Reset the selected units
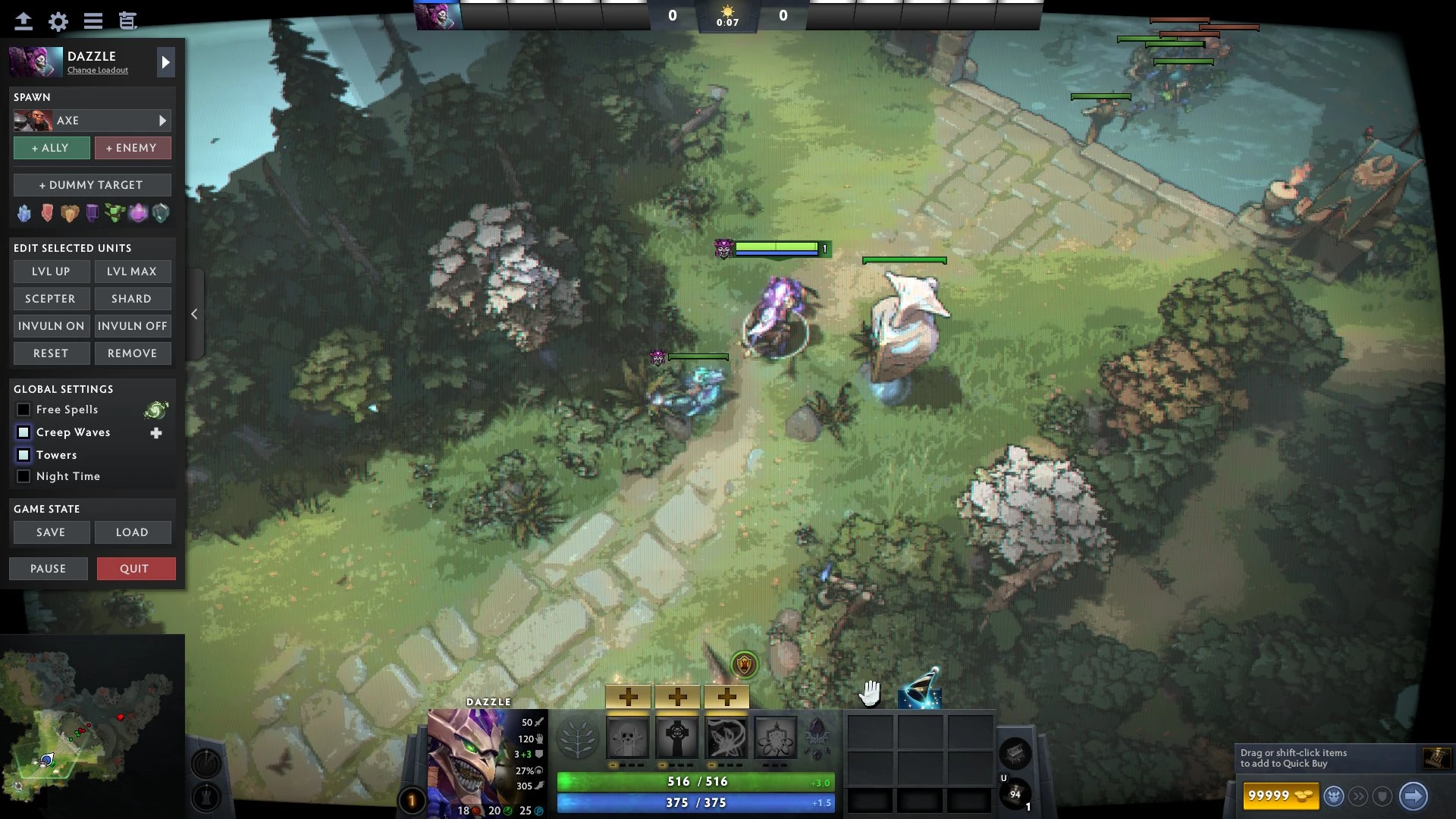This screenshot has width=1456, height=819. [x=52, y=353]
